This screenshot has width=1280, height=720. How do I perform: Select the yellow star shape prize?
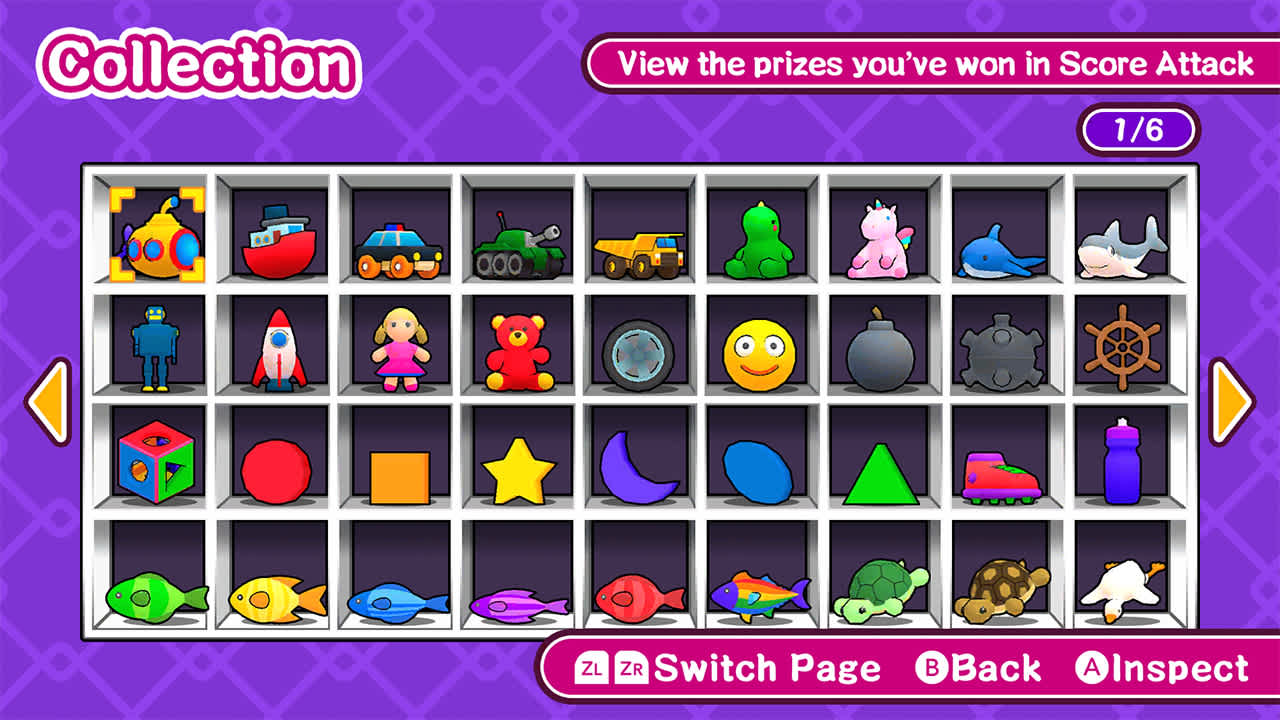[516, 468]
